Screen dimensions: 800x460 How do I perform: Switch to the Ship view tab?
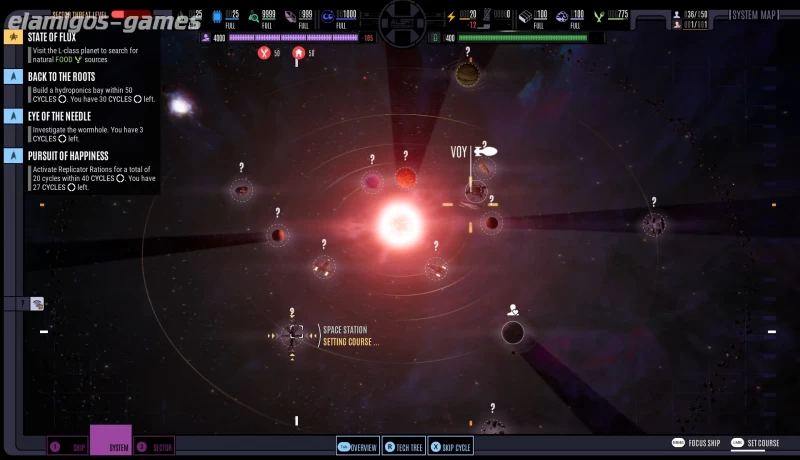coord(69,447)
